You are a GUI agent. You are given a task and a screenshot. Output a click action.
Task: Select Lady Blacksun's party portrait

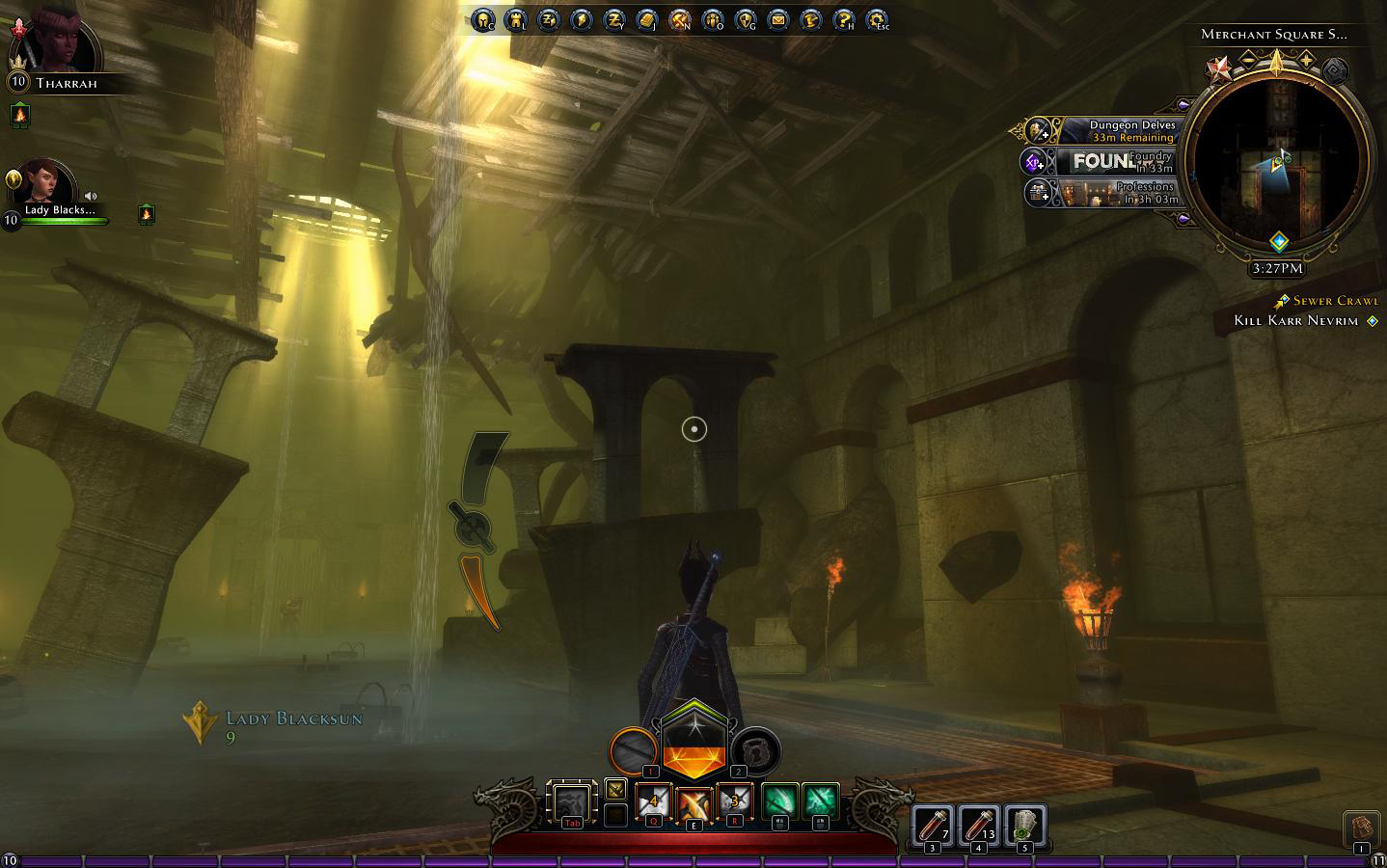44,185
